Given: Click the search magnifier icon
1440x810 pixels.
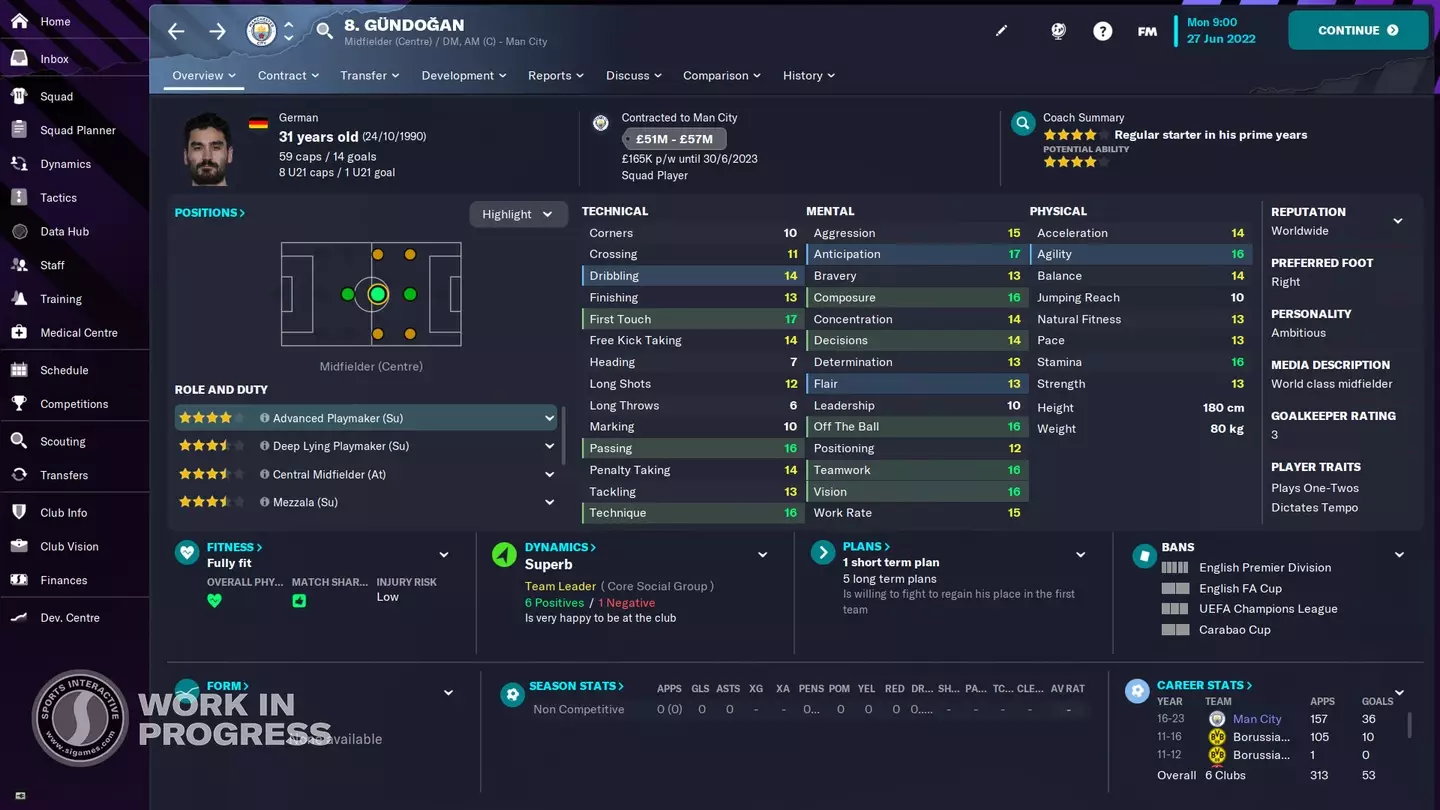Looking at the screenshot, I should (x=324, y=31).
